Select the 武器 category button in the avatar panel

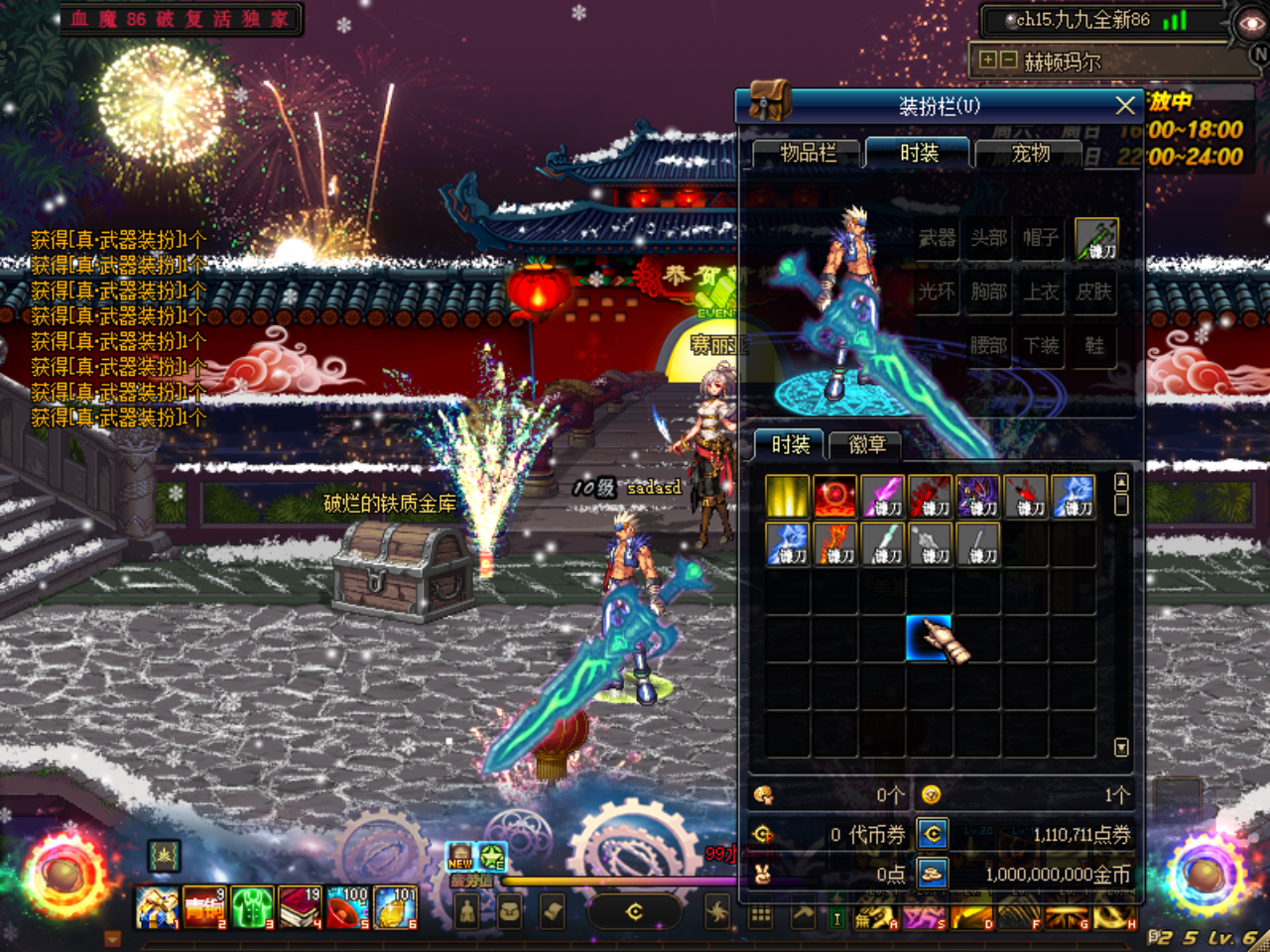tap(934, 238)
